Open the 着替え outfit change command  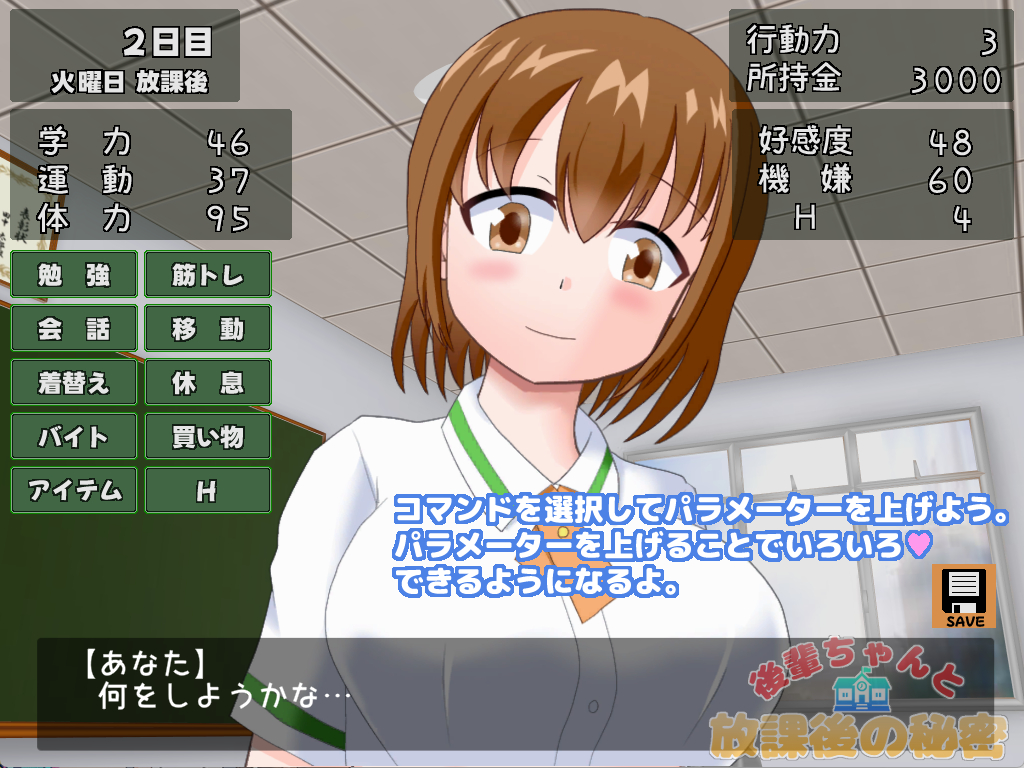point(74,383)
